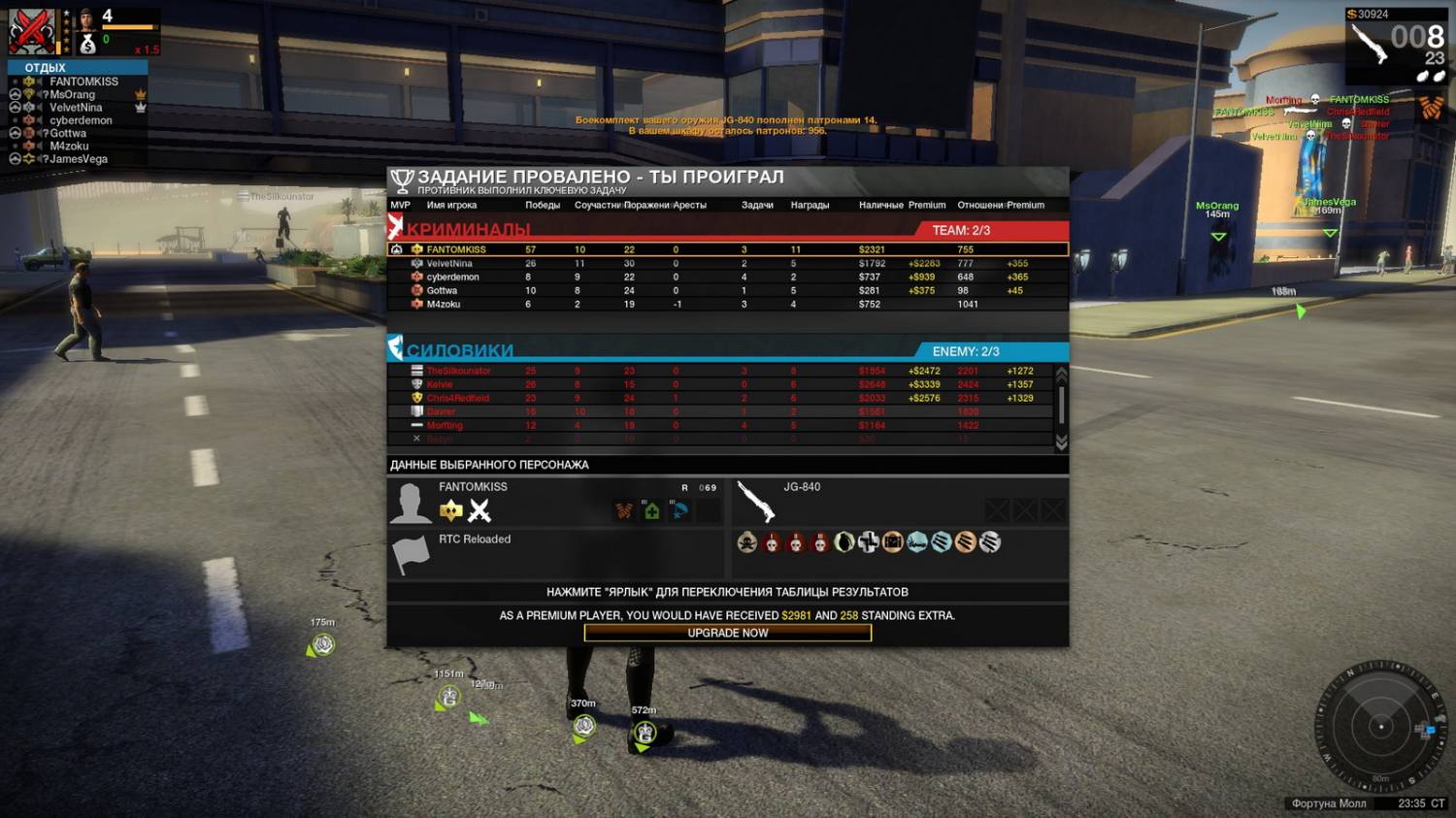Sort scoreboard by Победы column
1456x818 pixels.
pyautogui.click(x=543, y=205)
